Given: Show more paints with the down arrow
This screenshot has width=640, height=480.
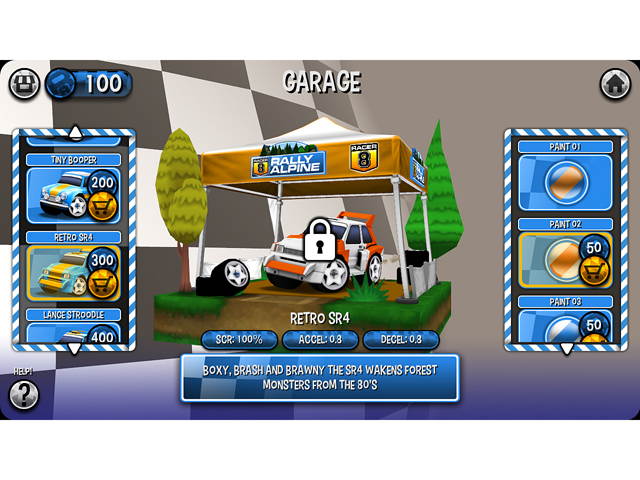Looking at the screenshot, I should pos(566,349).
